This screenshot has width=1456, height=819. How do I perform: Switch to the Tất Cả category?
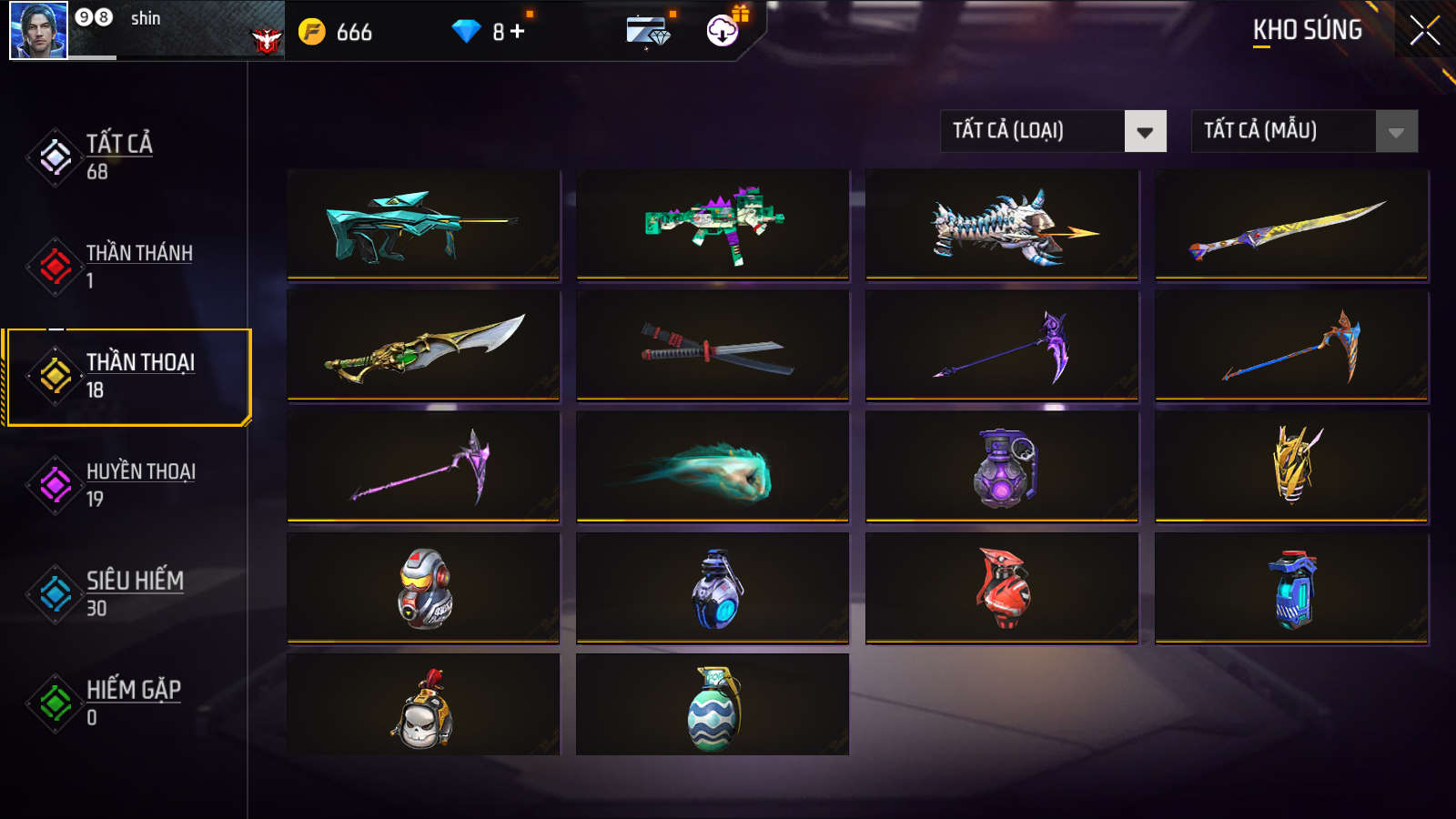pos(118,157)
